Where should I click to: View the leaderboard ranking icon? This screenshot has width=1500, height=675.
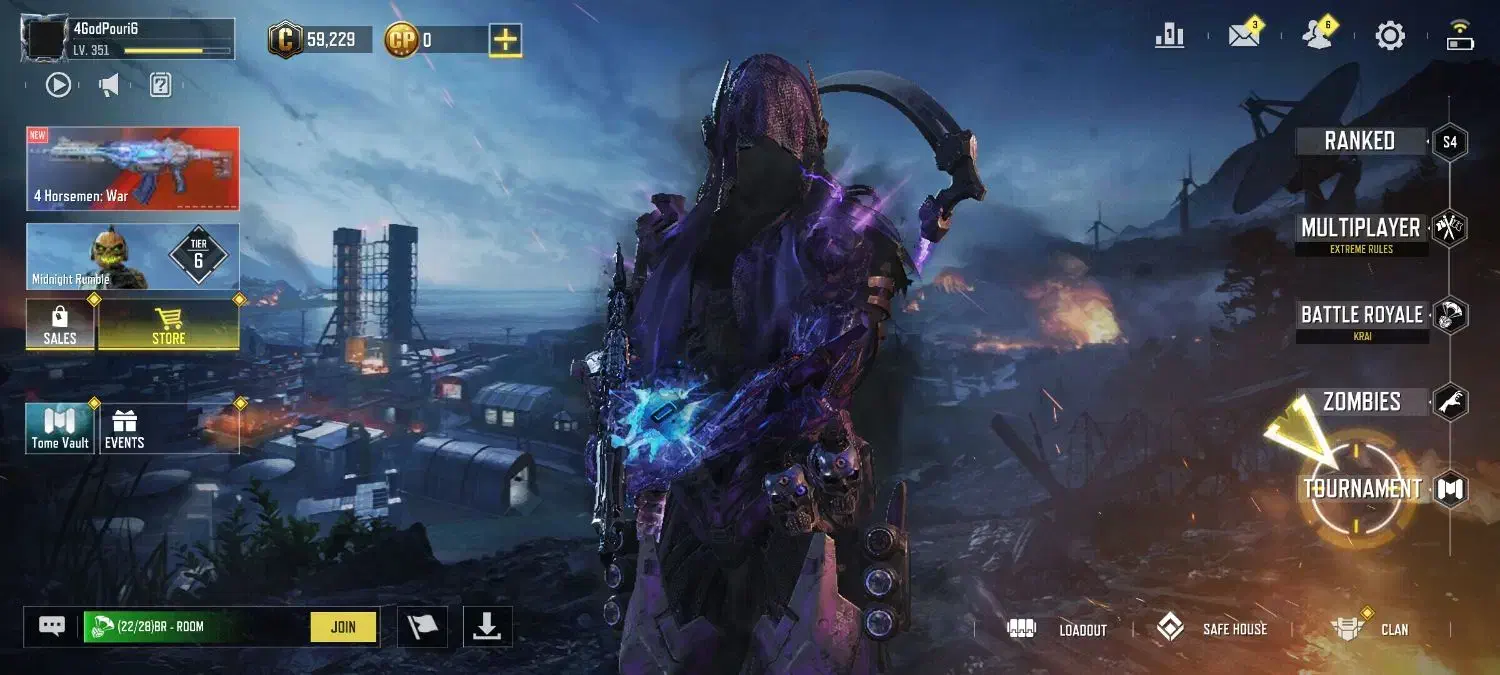1169,37
